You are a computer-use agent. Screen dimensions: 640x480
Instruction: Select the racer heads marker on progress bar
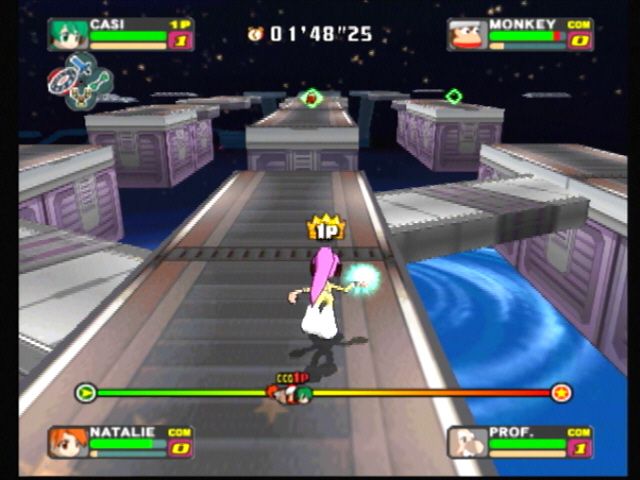tap(290, 392)
